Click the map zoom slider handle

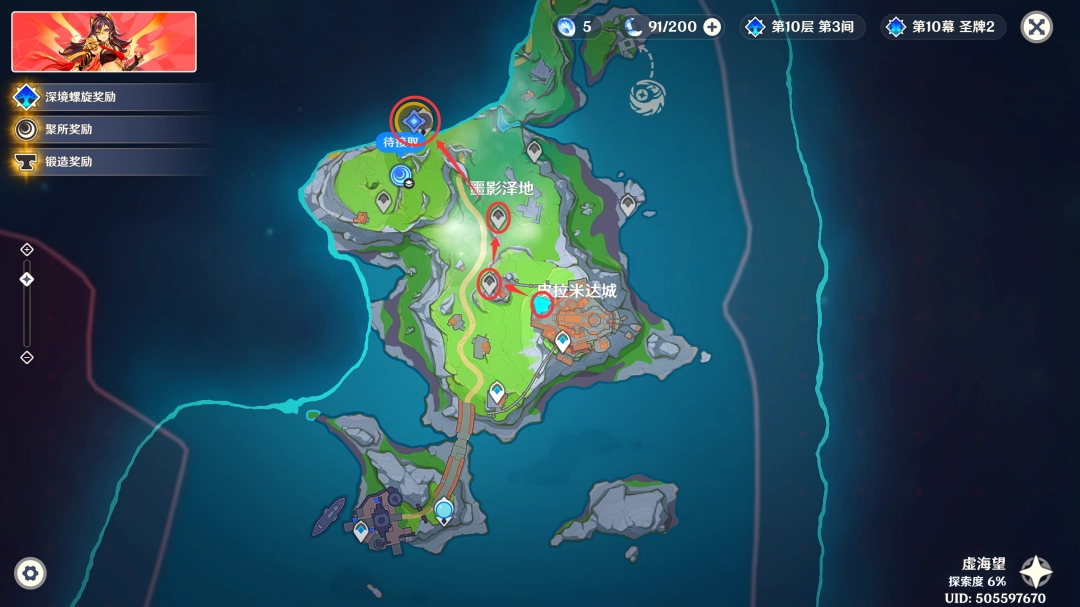tap(27, 279)
